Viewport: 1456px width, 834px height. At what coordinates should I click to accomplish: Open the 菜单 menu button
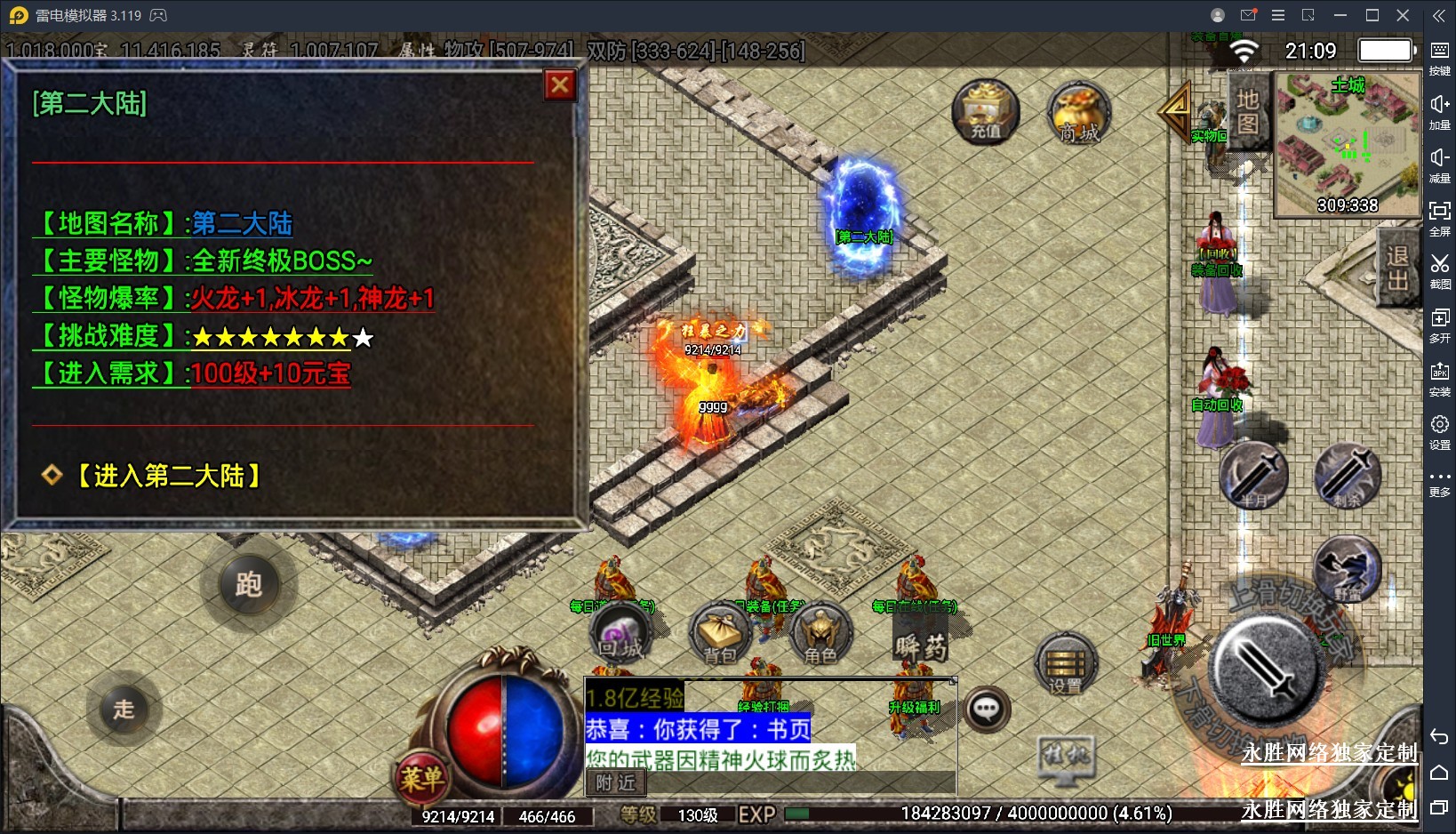(421, 778)
